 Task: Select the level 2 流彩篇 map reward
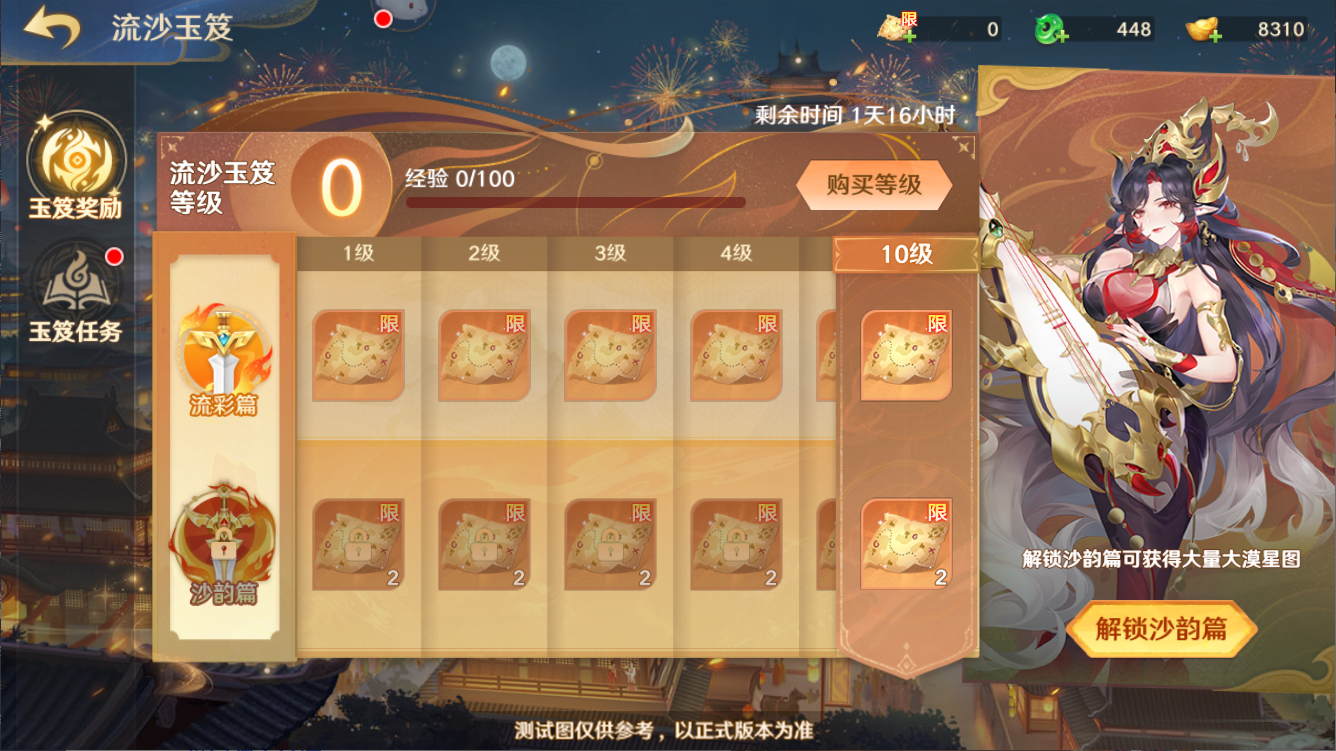tap(484, 356)
